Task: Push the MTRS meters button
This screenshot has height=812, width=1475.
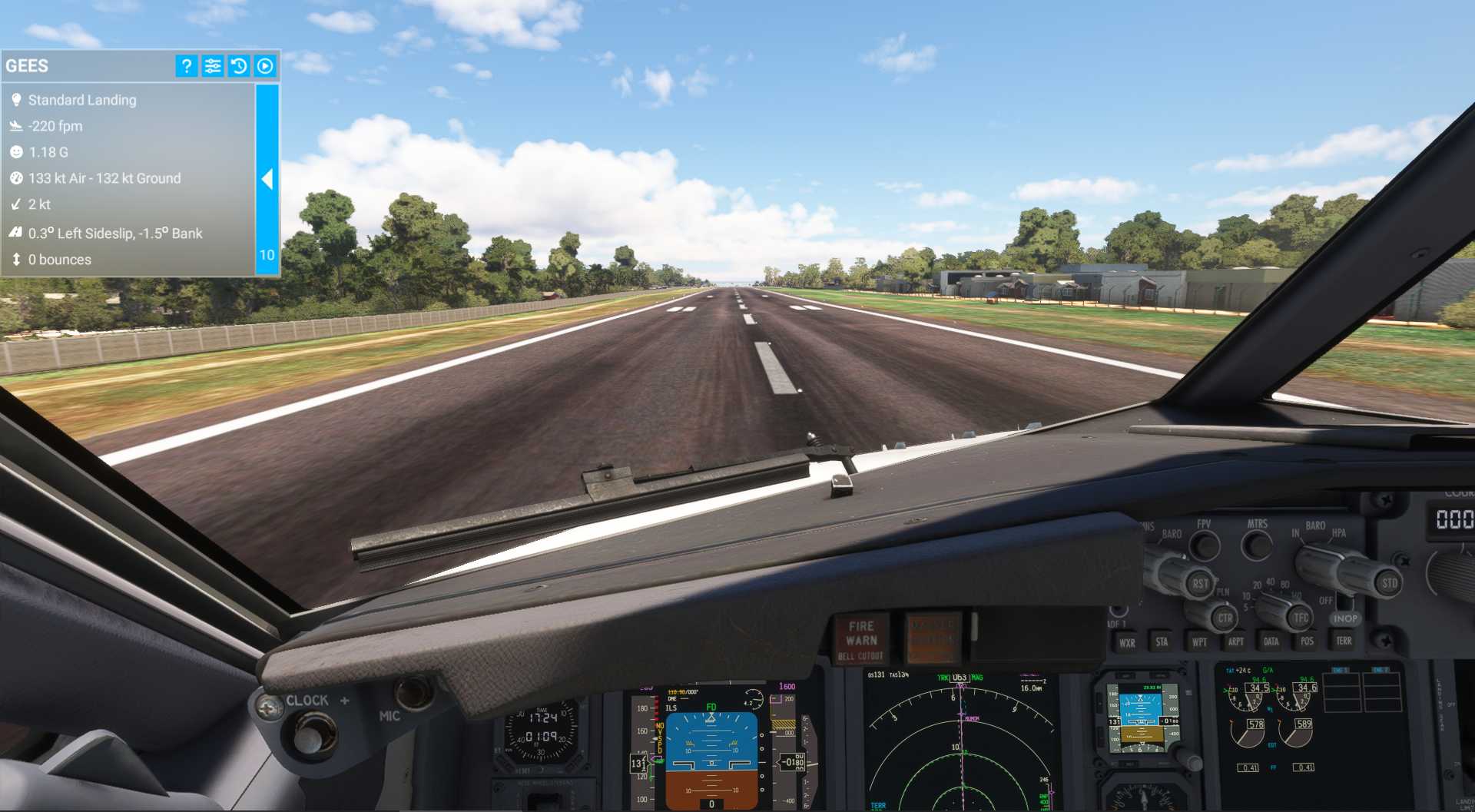Action: point(1258,545)
